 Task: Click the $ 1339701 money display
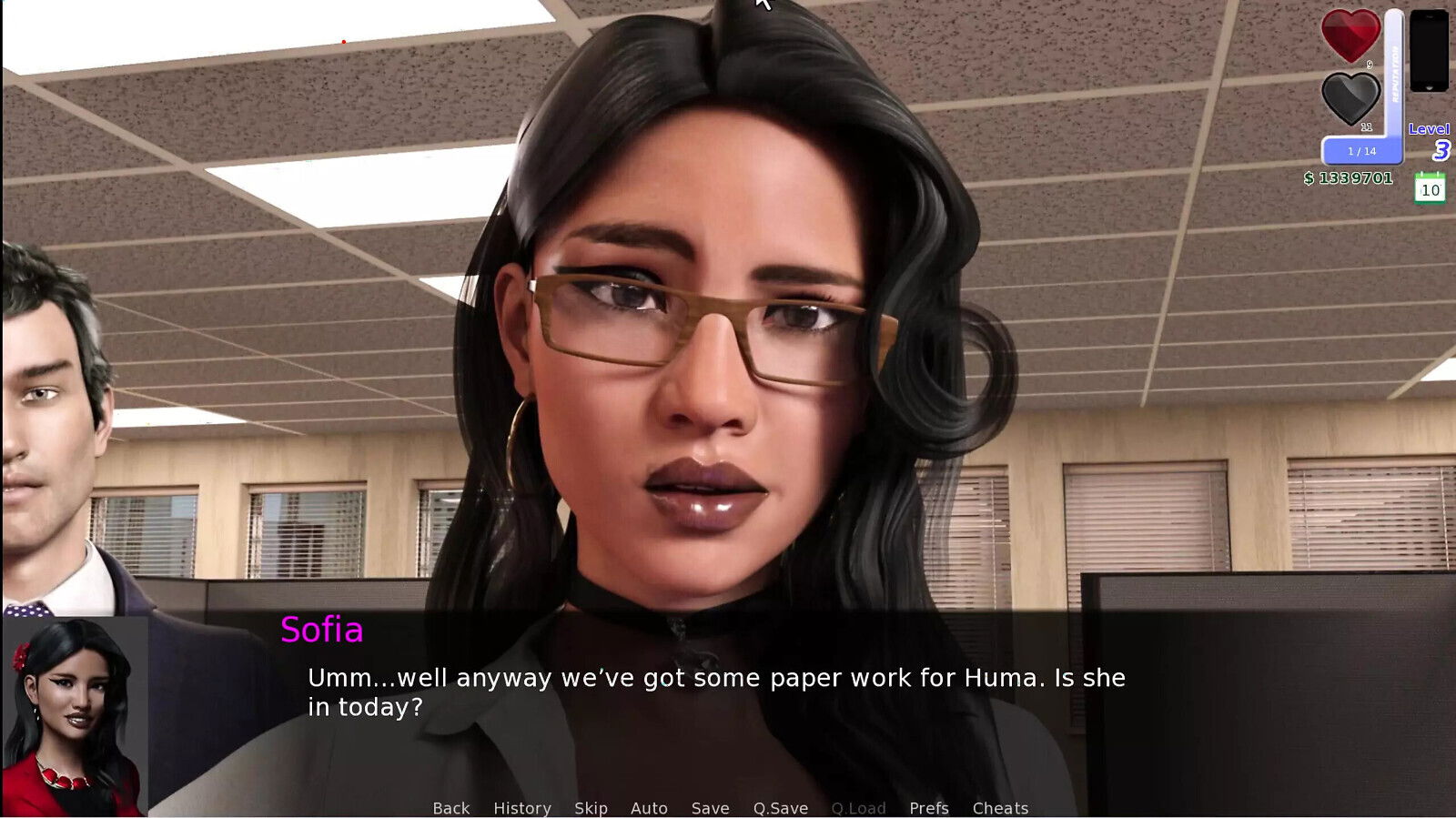tap(1347, 178)
